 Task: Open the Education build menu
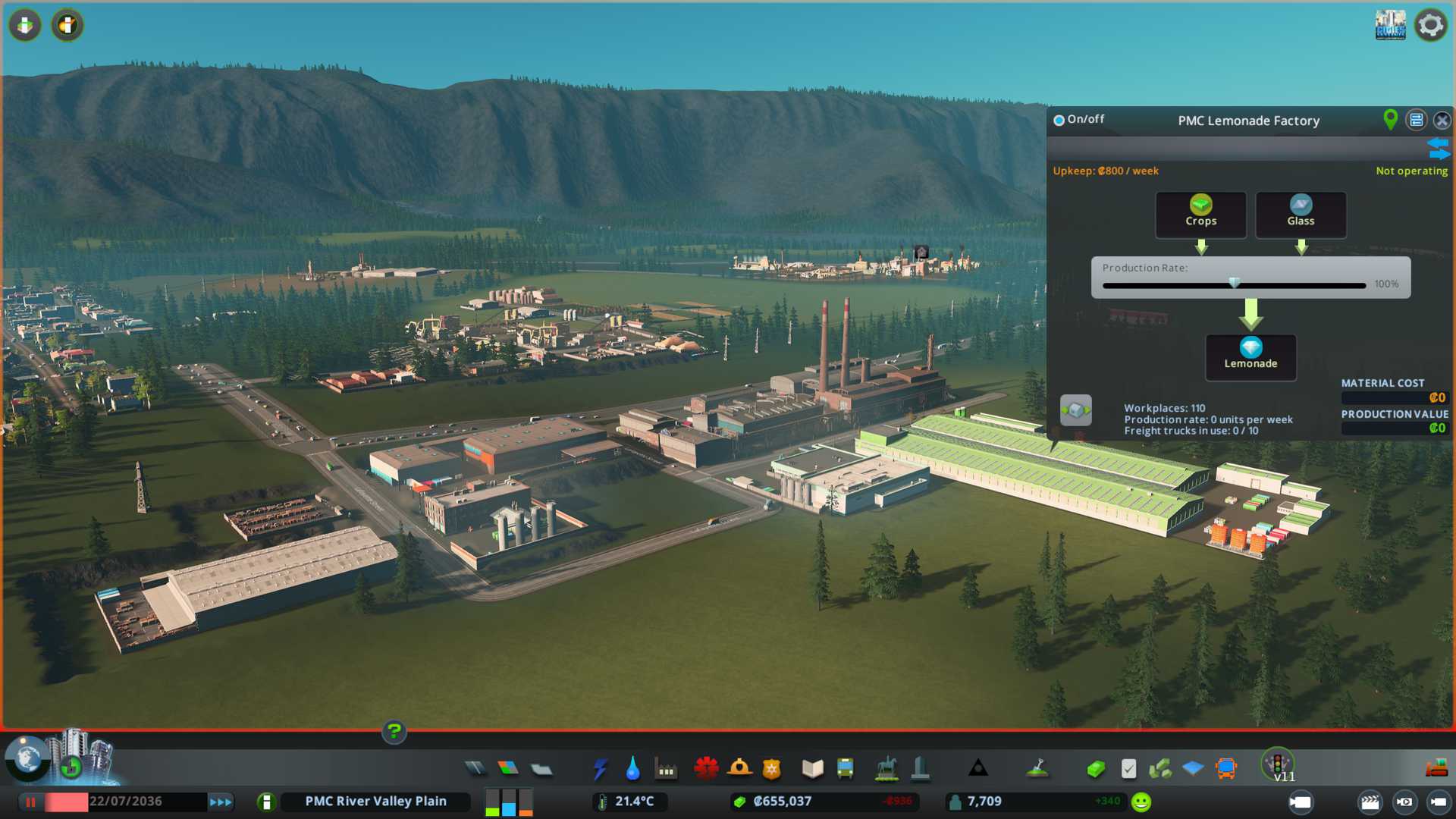pyautogui.click(x=812, y=769)
